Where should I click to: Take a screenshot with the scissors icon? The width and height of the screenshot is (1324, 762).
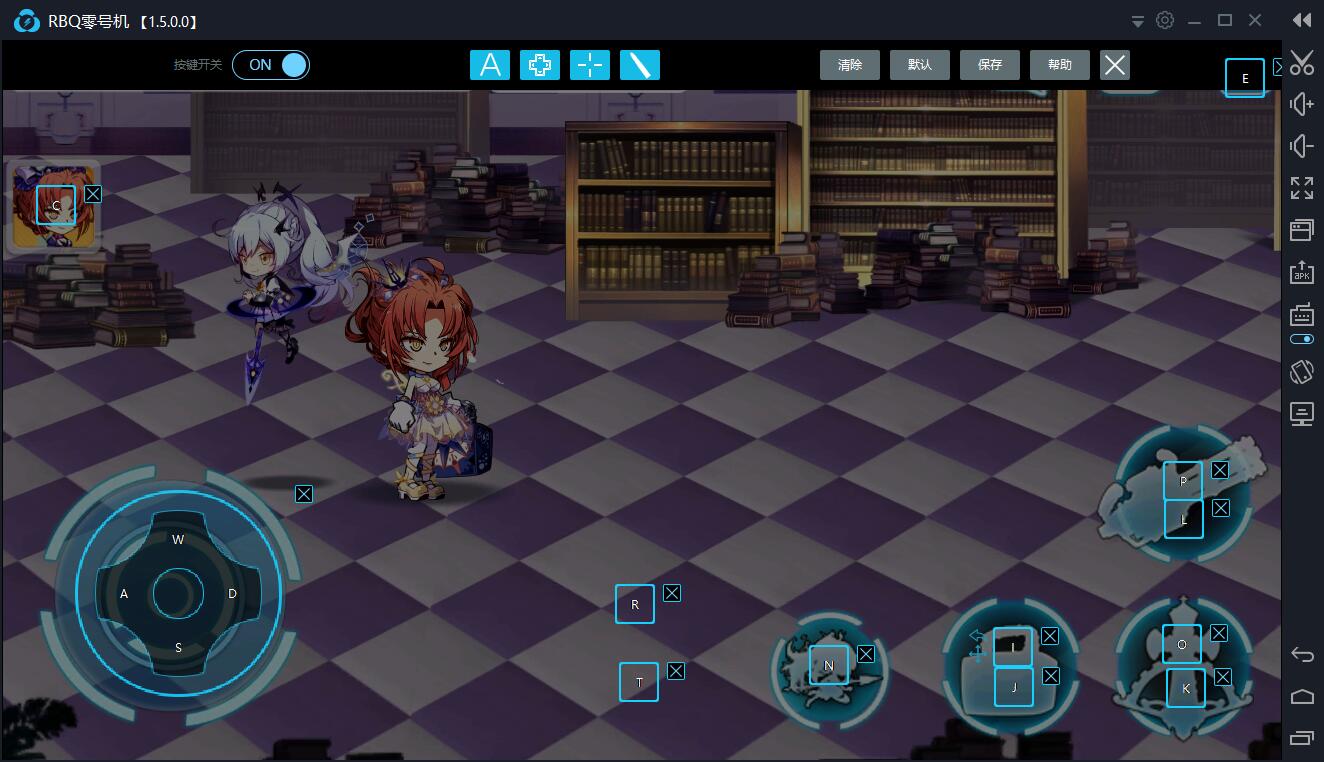1301,63
